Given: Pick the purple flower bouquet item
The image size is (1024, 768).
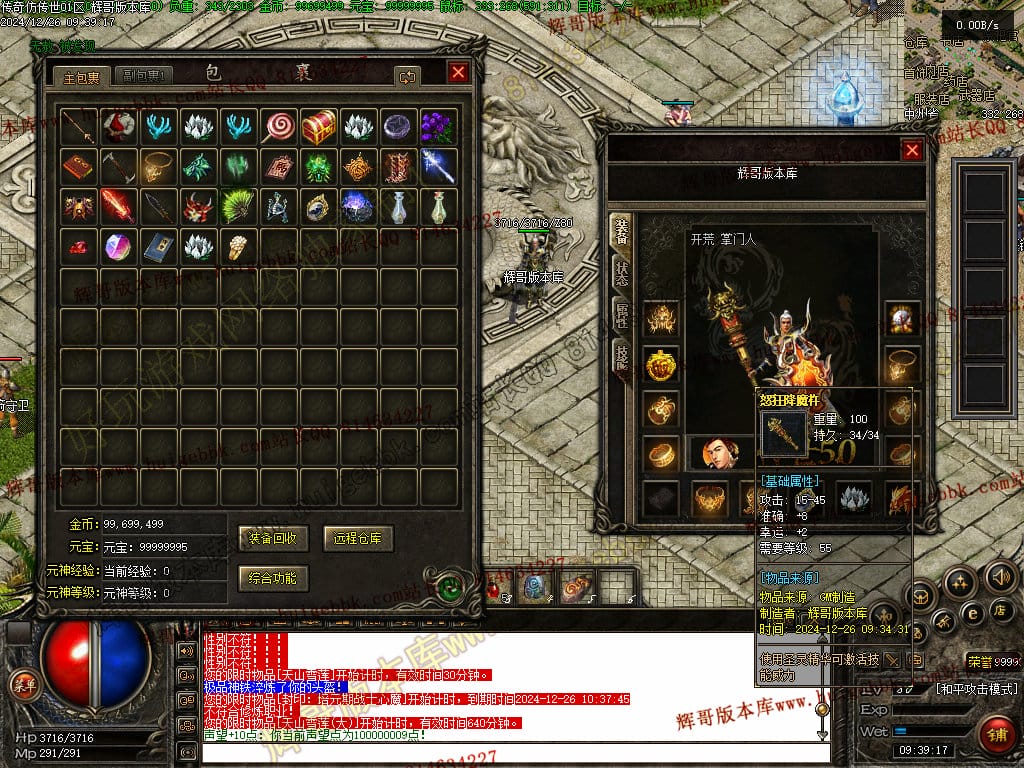Looking at the screenshot, I should tap(438, 126).
